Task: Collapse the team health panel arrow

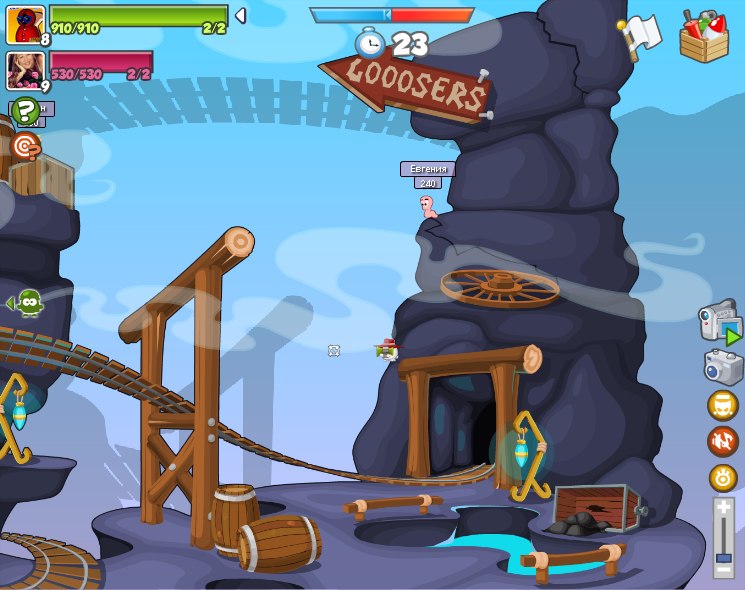Action: point(240,16)
